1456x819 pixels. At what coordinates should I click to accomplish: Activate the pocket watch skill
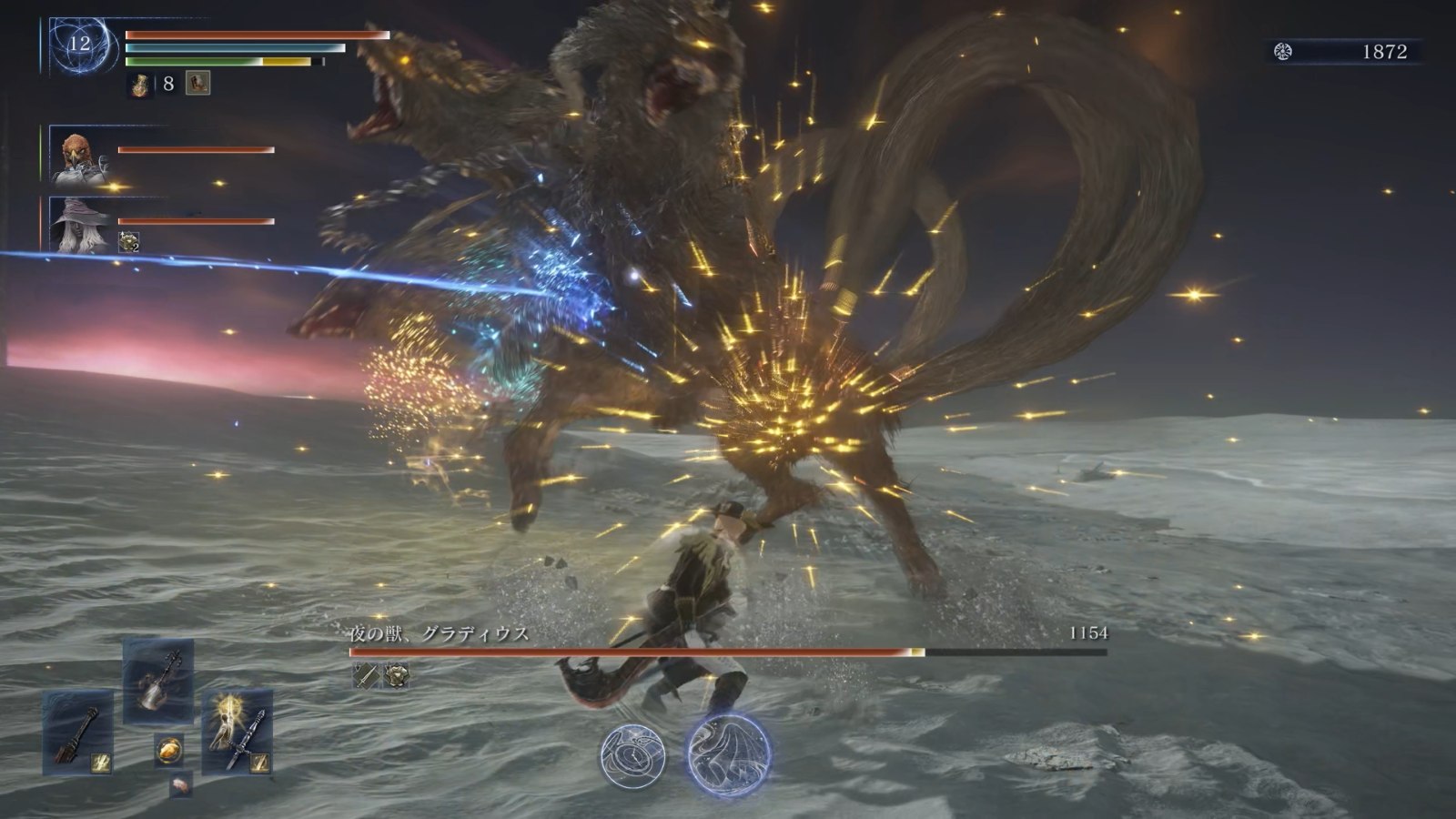coord(632,755)
